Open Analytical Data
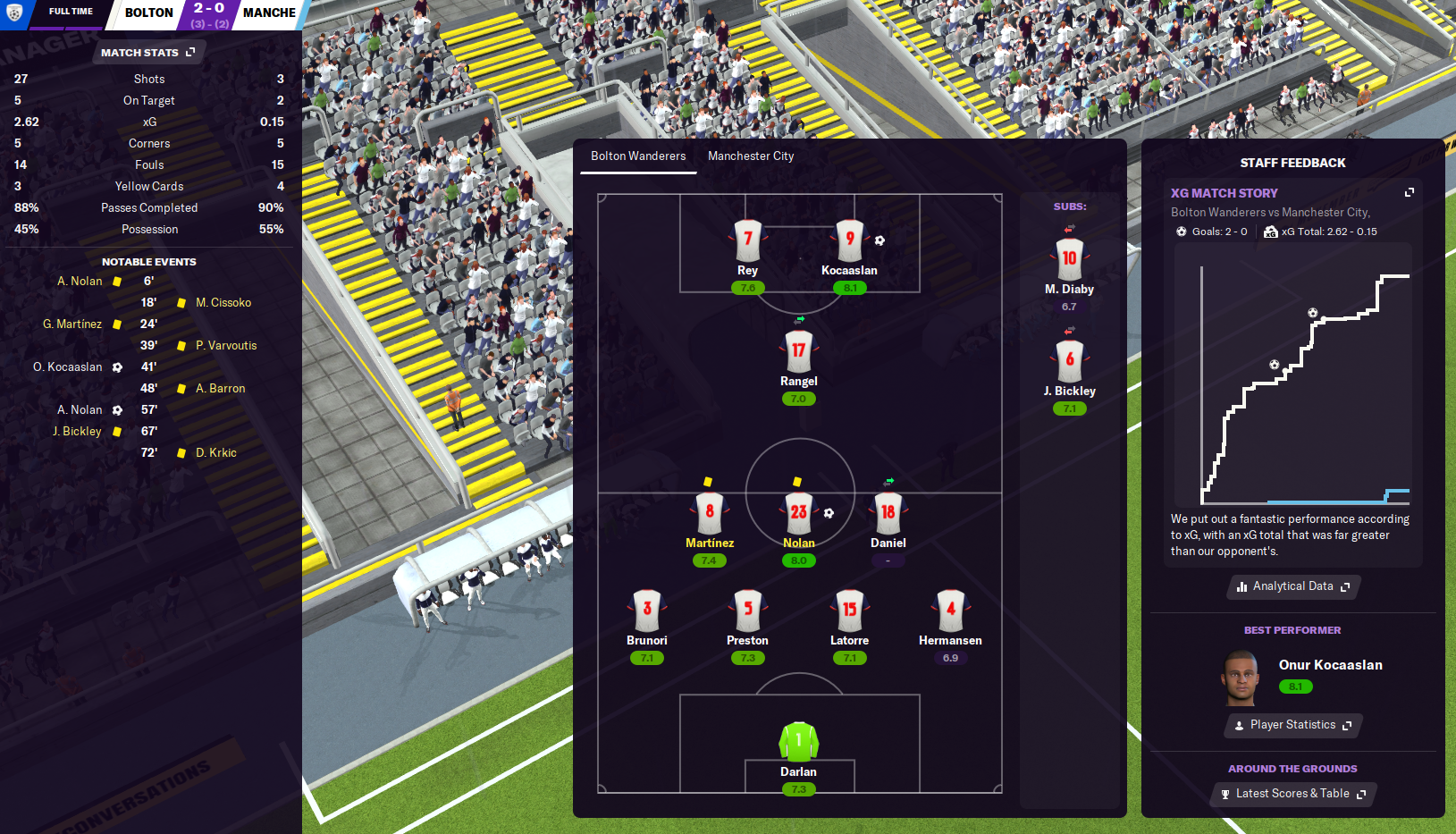Screen dimensions: 1456x834 (1292, 586)
